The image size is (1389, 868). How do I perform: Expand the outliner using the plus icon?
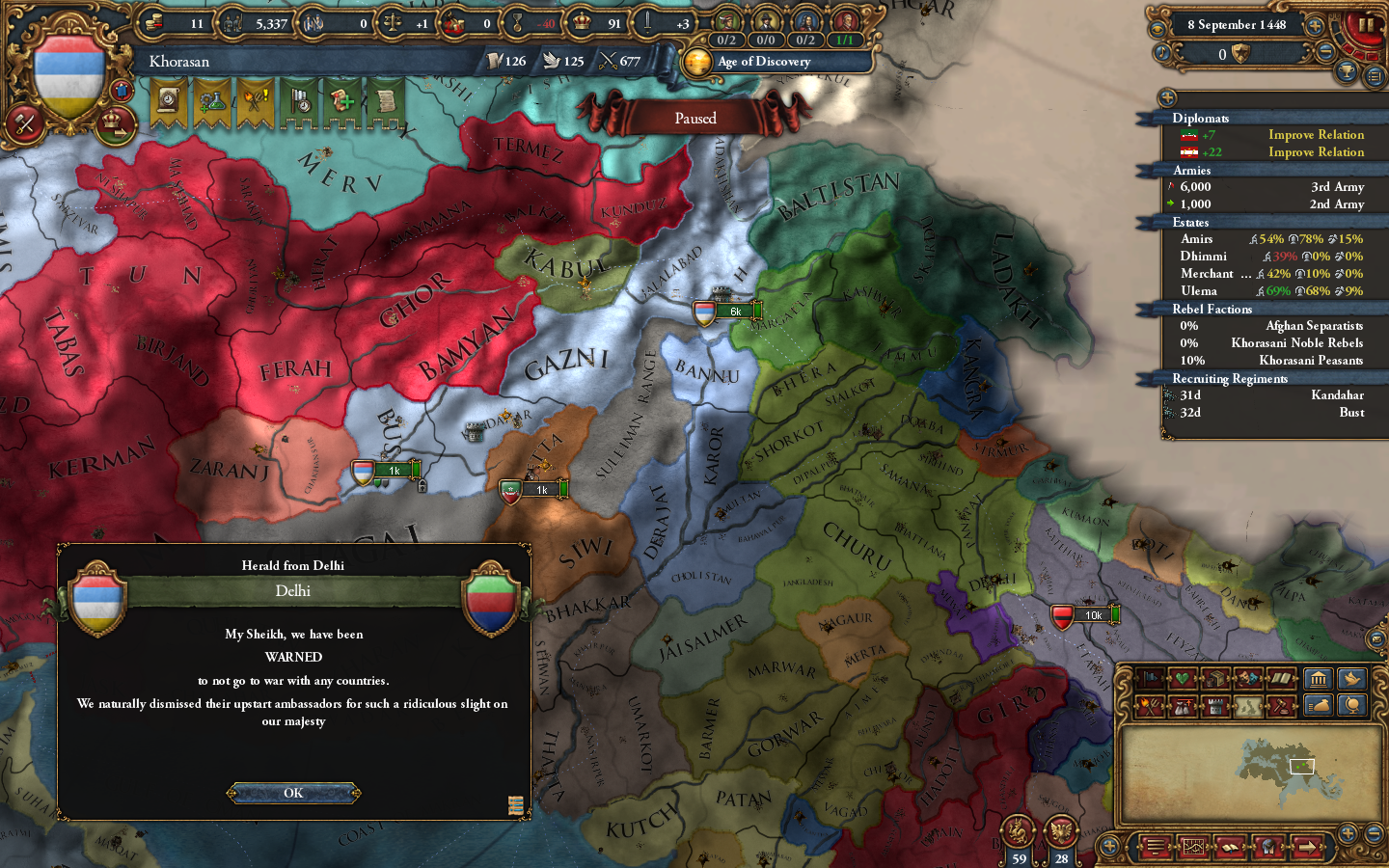1167,97
